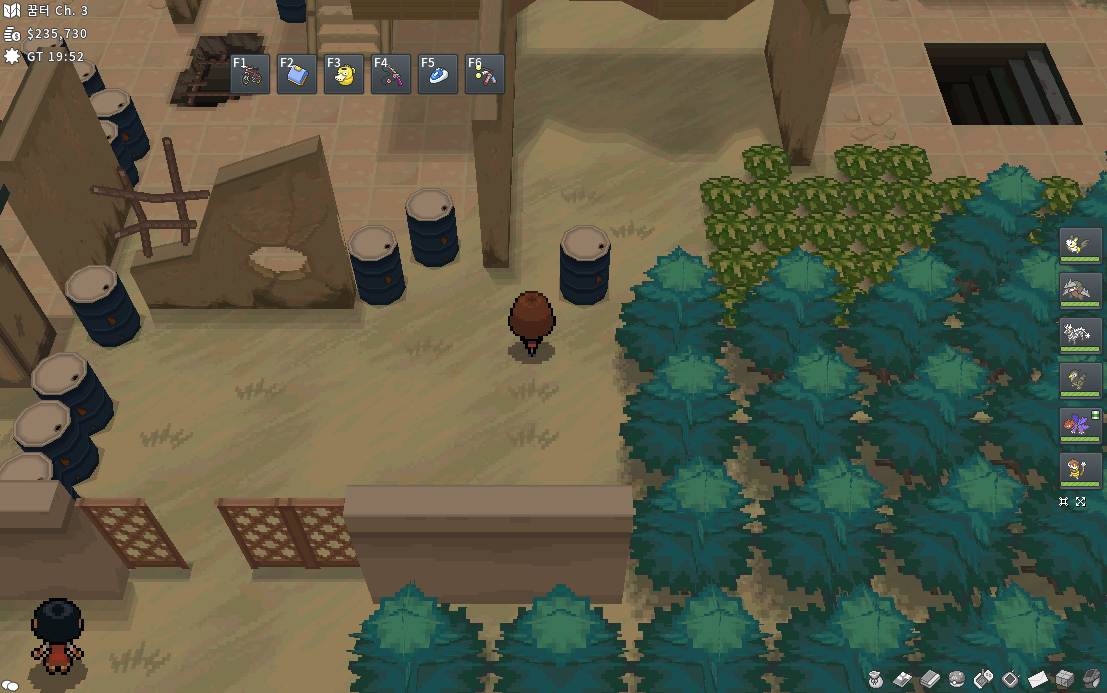The width and height of the screenshot is (1107, 693).
Task: Open the chat bubble icon
Action: click(x=12, y=685)
